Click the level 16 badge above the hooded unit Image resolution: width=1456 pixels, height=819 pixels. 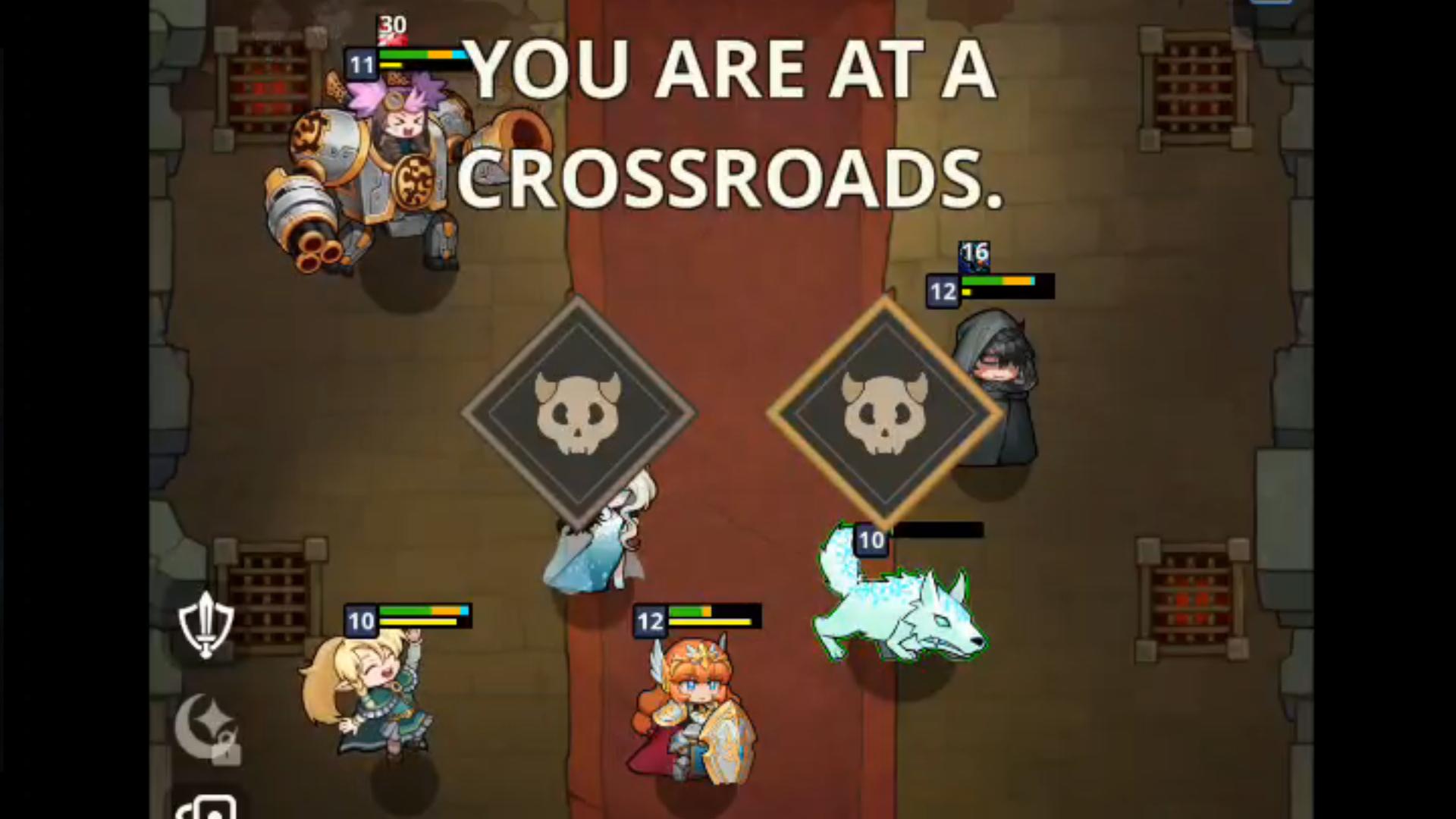(974, 256)
